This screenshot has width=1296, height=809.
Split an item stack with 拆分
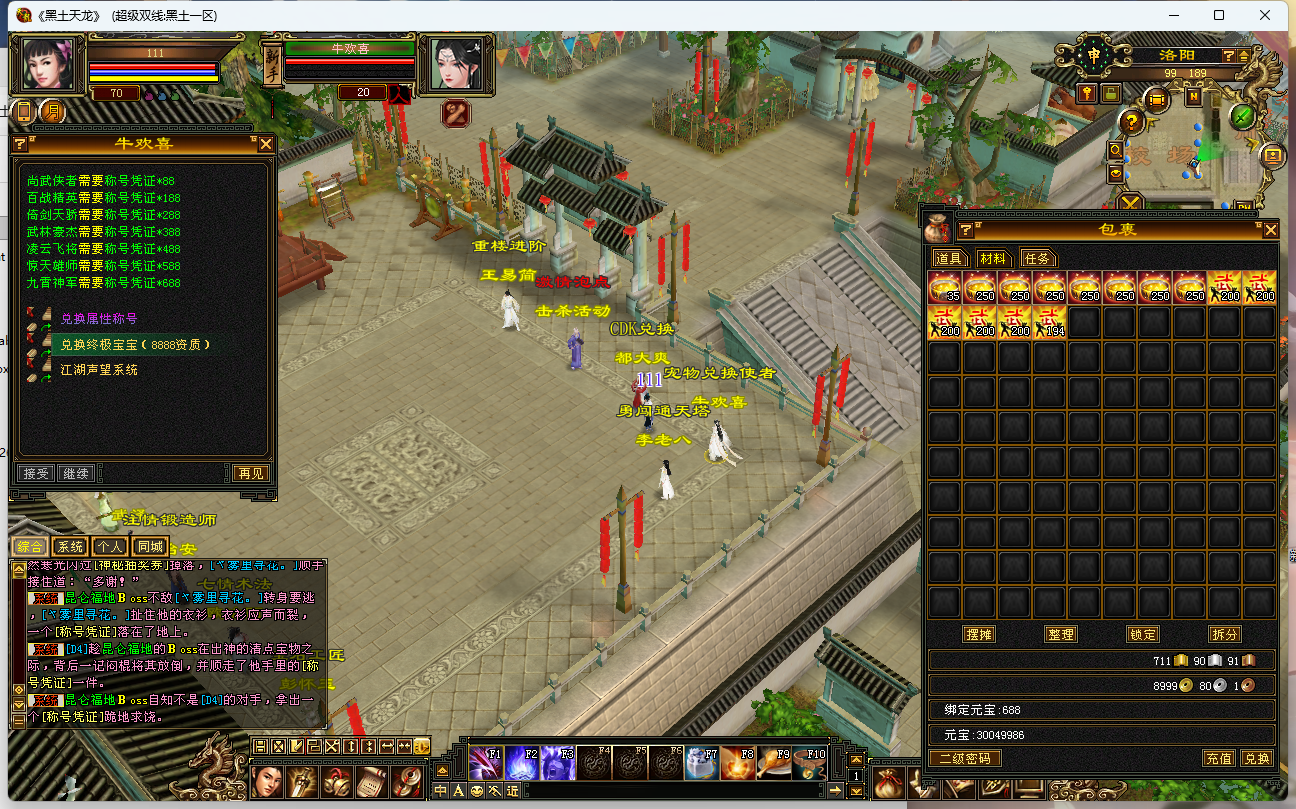1224,634
